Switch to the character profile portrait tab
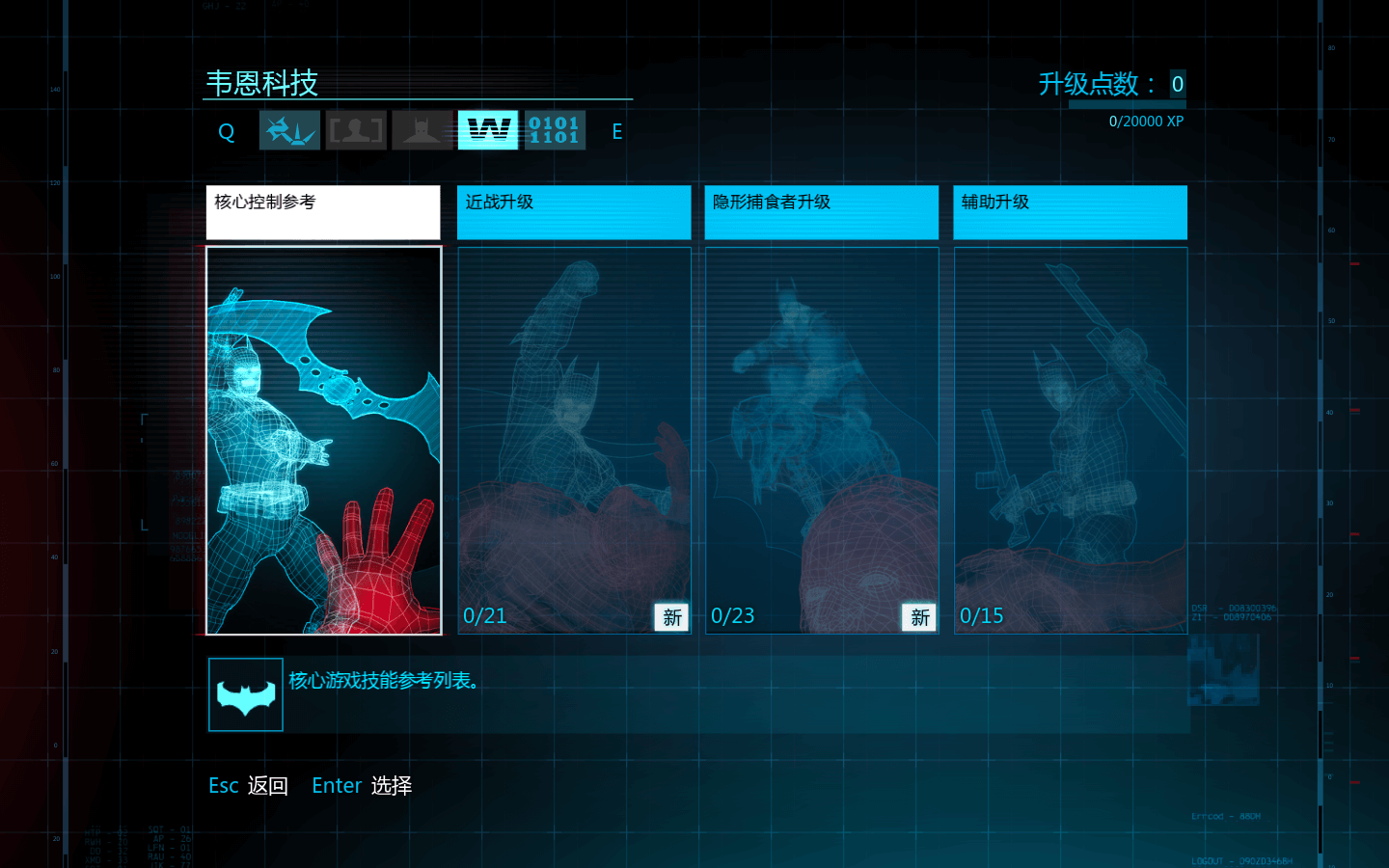This screenshot has height=868, width=1389. pyautogui.click(x=356, y=130)
